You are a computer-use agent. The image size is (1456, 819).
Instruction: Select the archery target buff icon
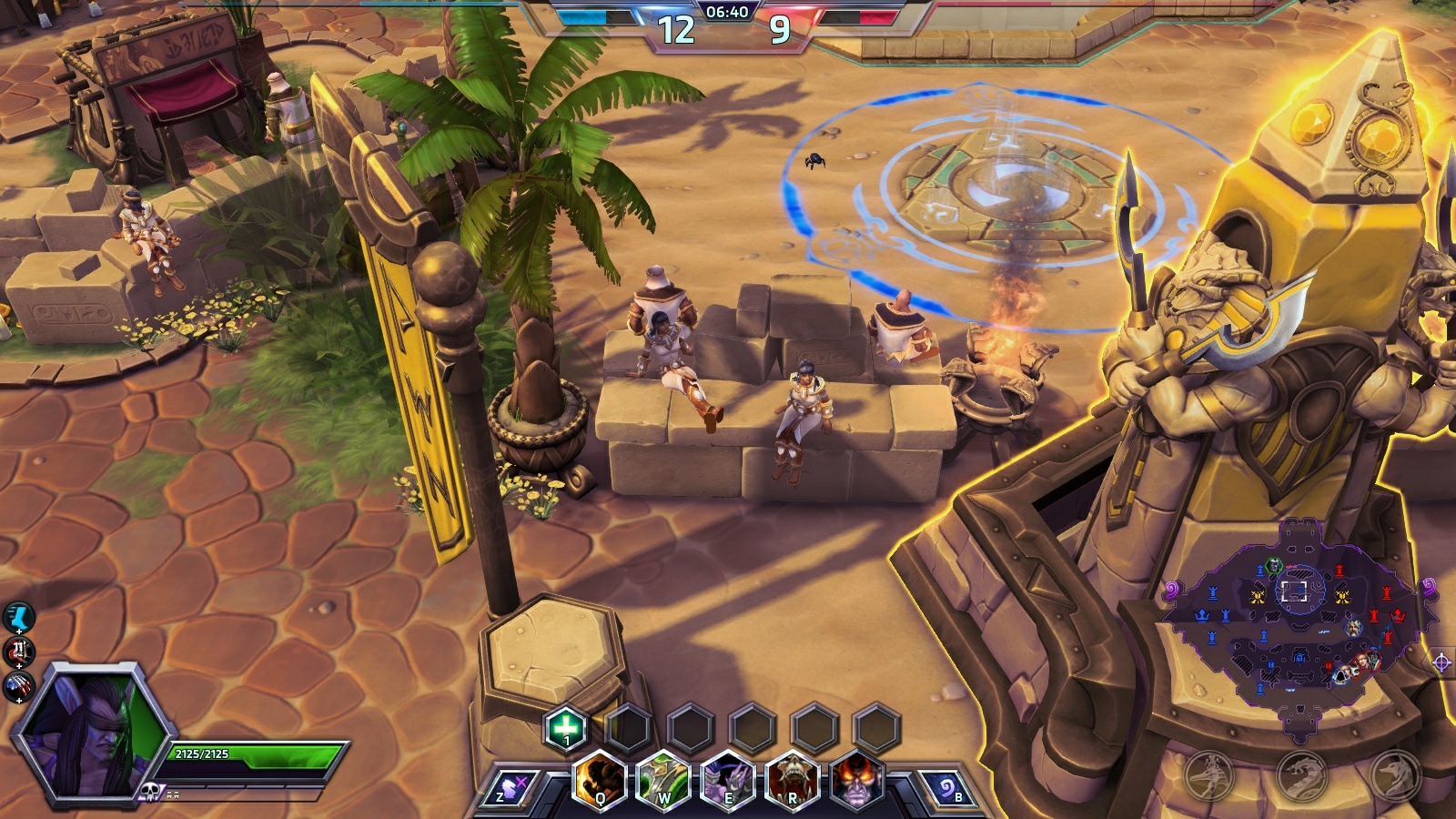coord(18,652)
